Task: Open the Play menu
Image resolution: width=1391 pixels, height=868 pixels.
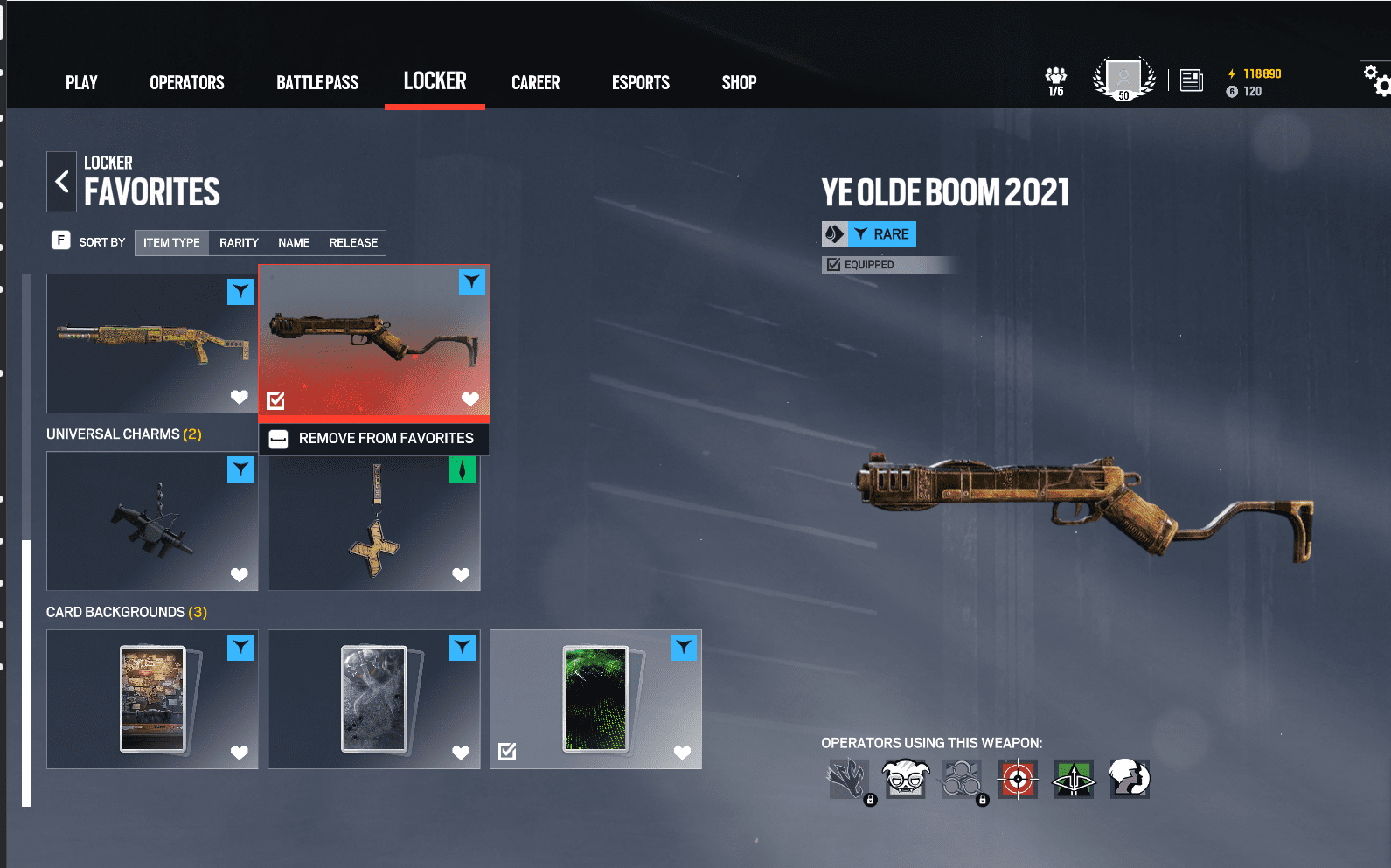Action: (81, 83)
